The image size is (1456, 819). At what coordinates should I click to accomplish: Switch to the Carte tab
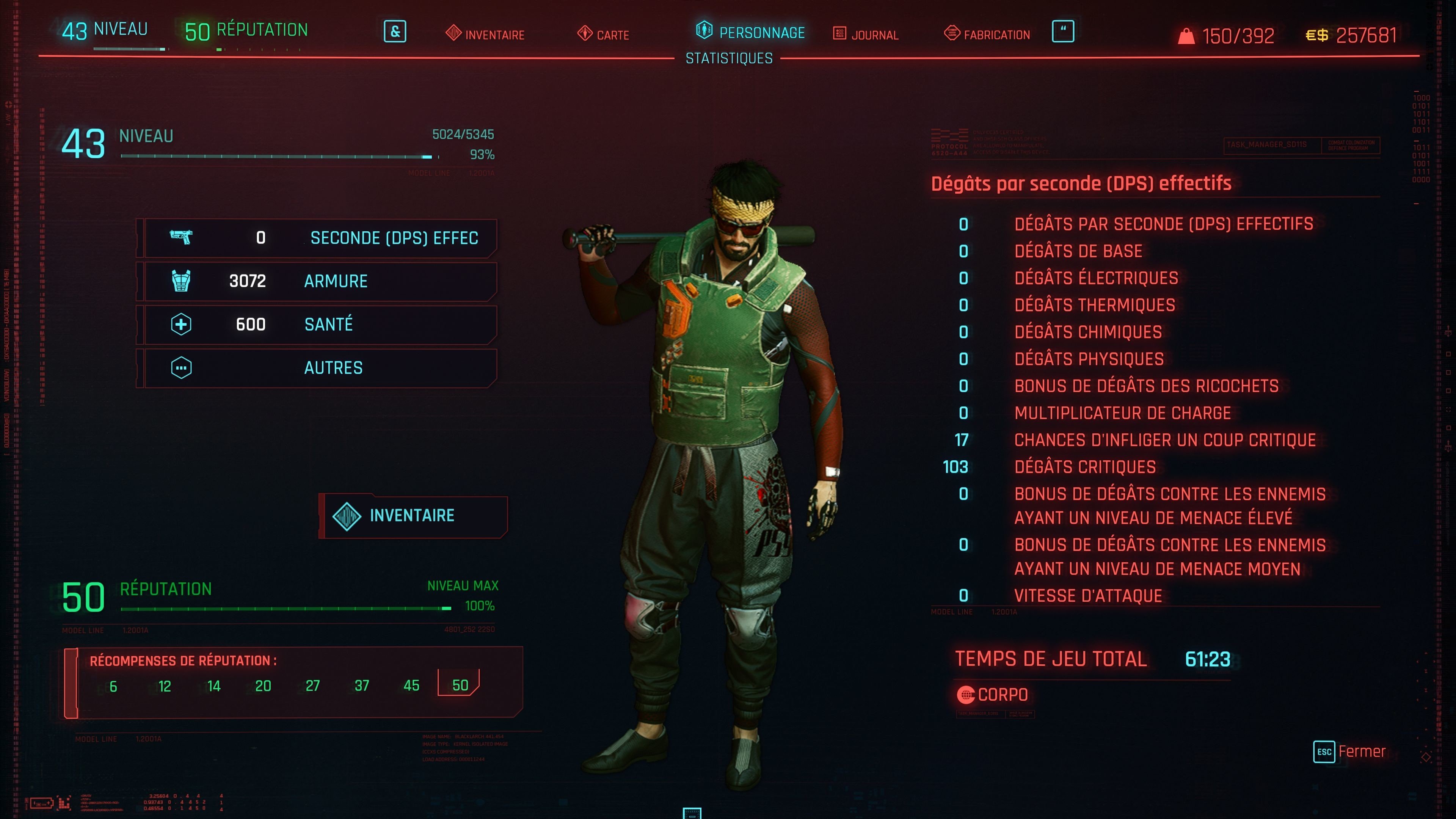(603, 35)
